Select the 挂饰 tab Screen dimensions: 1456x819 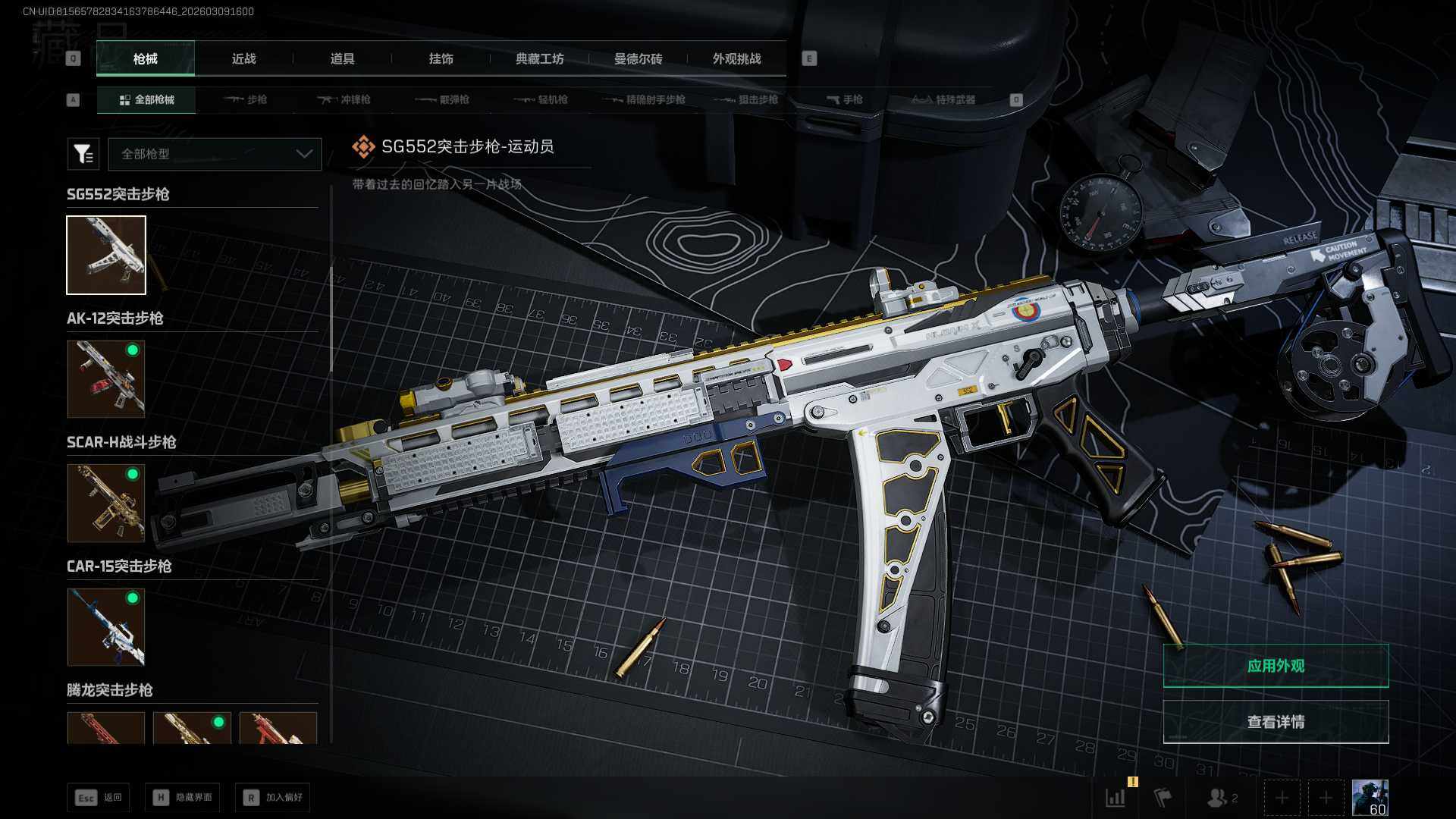click(x=441, y=59)
